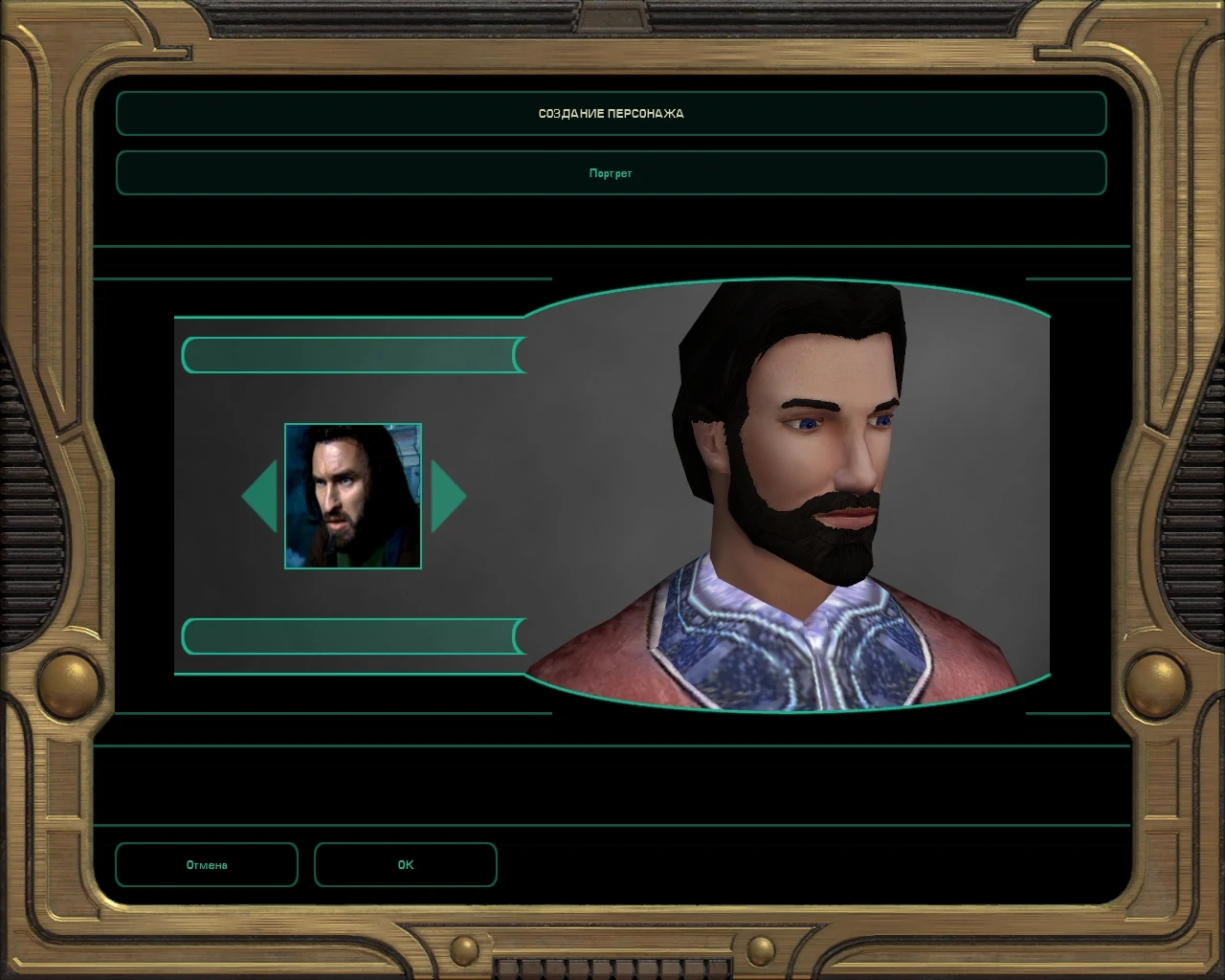
Task: Click the teal bar above the portrait selector
Action: click(349, 354)
